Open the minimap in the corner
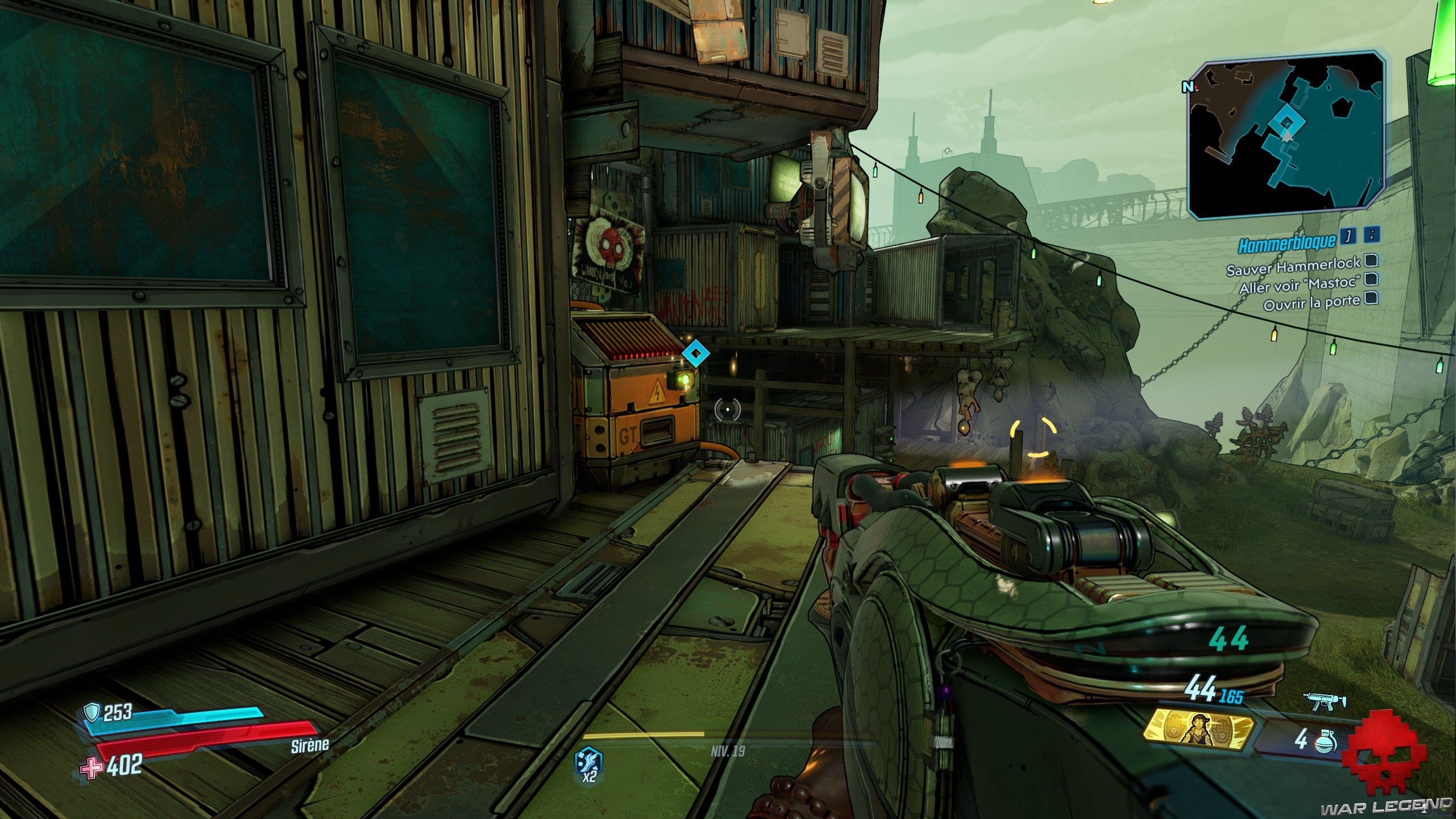The image size is (1456, 819). coord(1287,135)
